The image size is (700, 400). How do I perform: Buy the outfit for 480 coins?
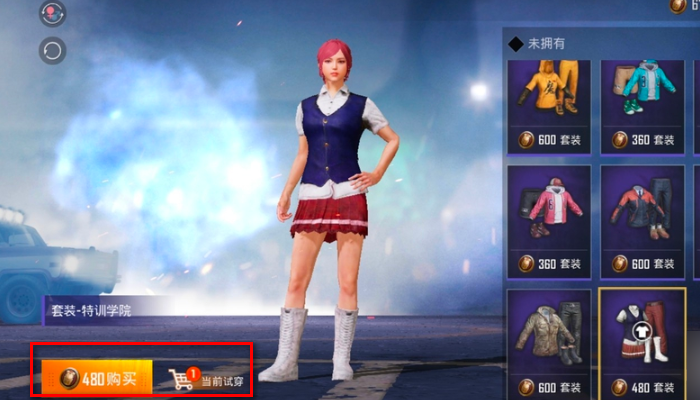pyautogui.click(x=97, y=378)
